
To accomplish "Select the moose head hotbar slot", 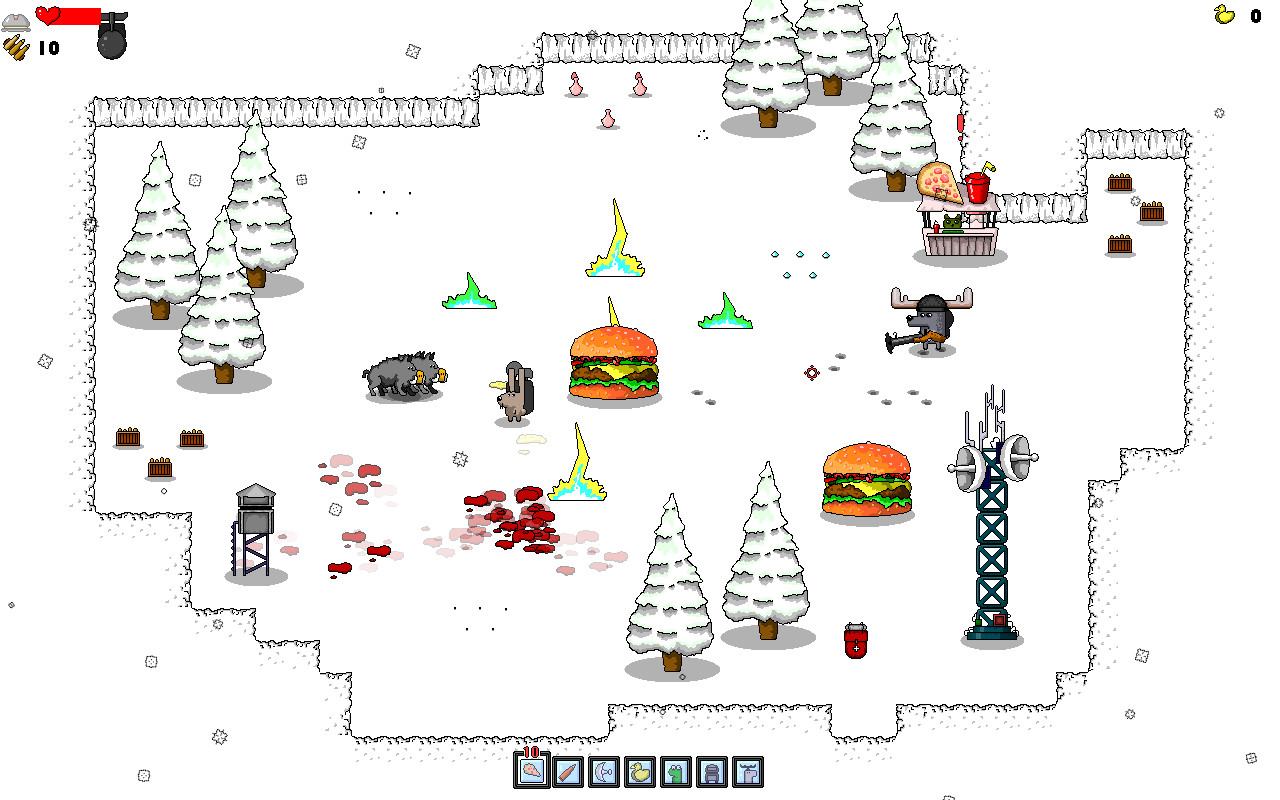I will [x=747, y=771].
